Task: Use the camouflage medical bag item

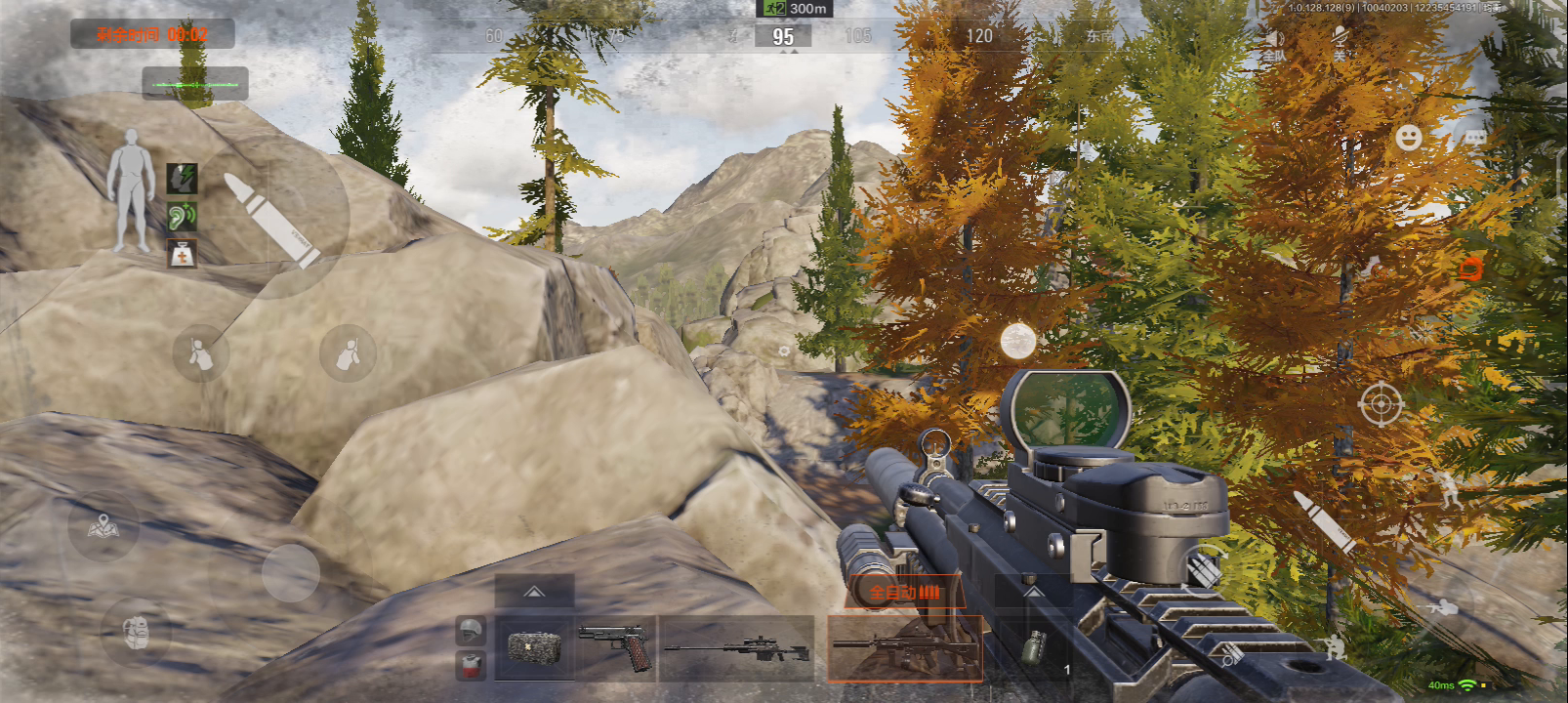Action: [533, 647]
